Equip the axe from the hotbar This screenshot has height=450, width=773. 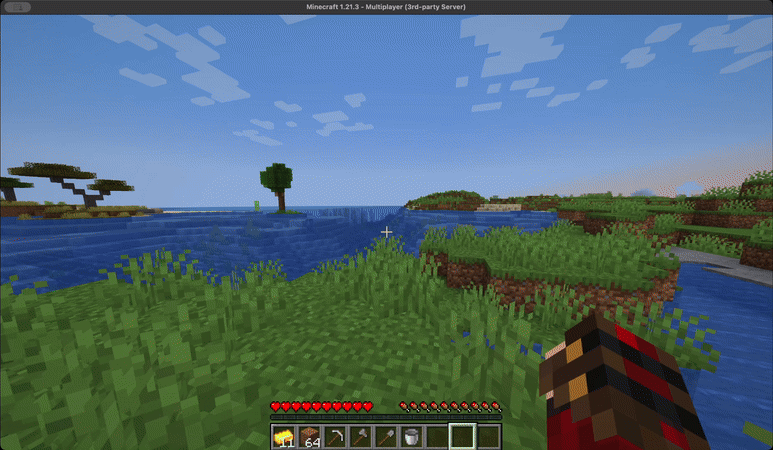(x=360, y=436)
